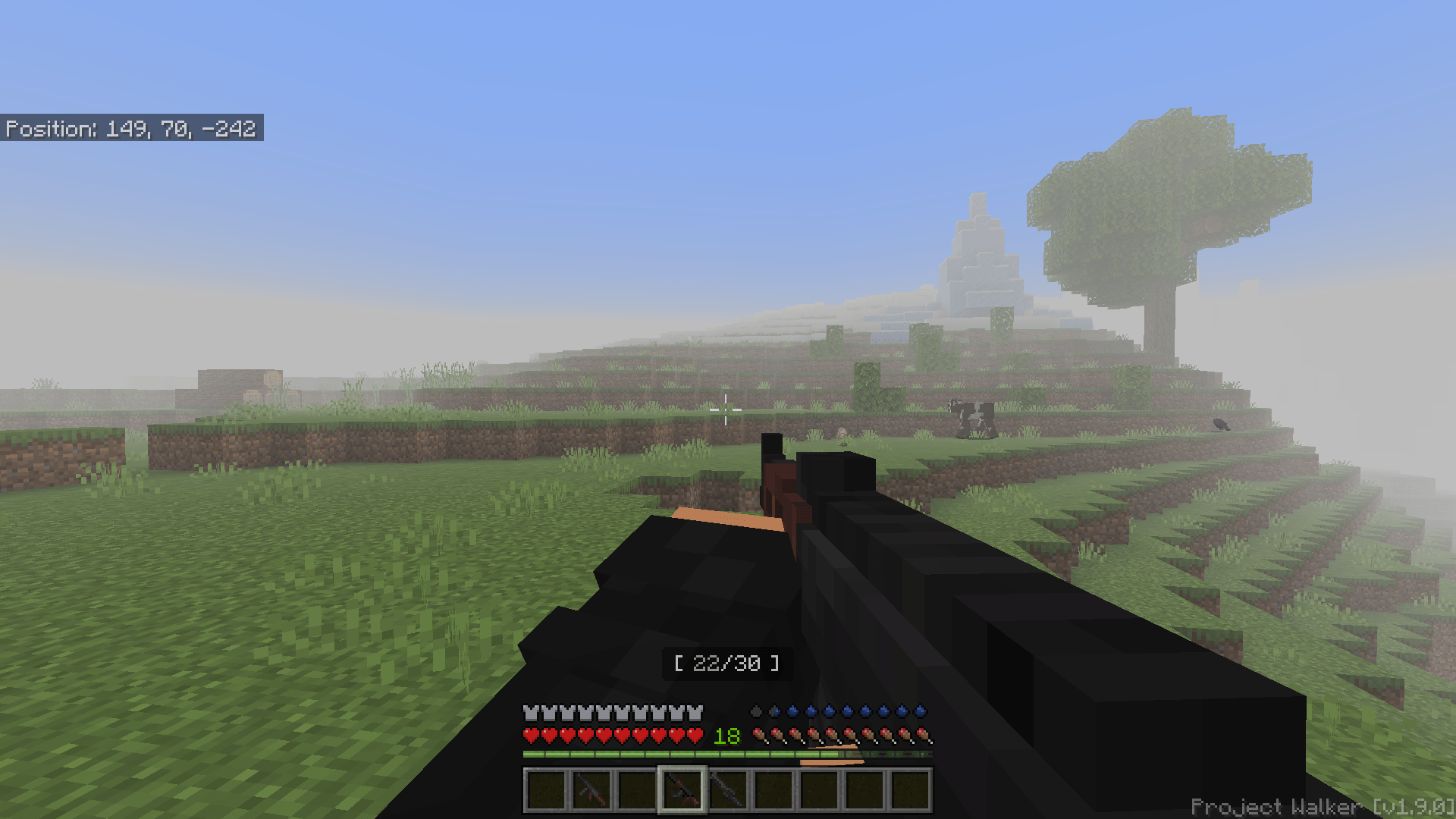
Task: Click the Position coordinates overlay
Action: [x=130, y=128]
